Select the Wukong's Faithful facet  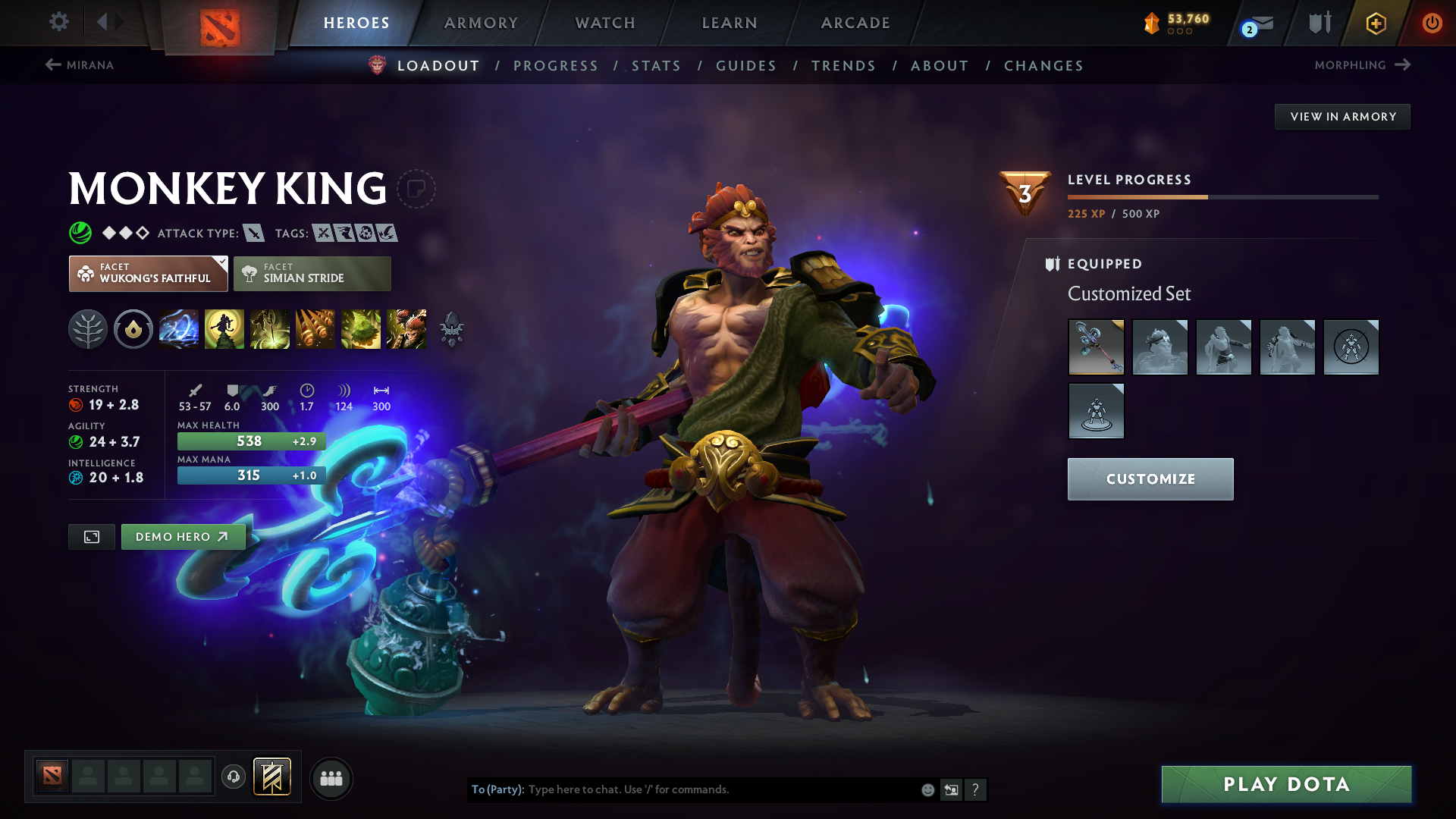pos(148,273)
